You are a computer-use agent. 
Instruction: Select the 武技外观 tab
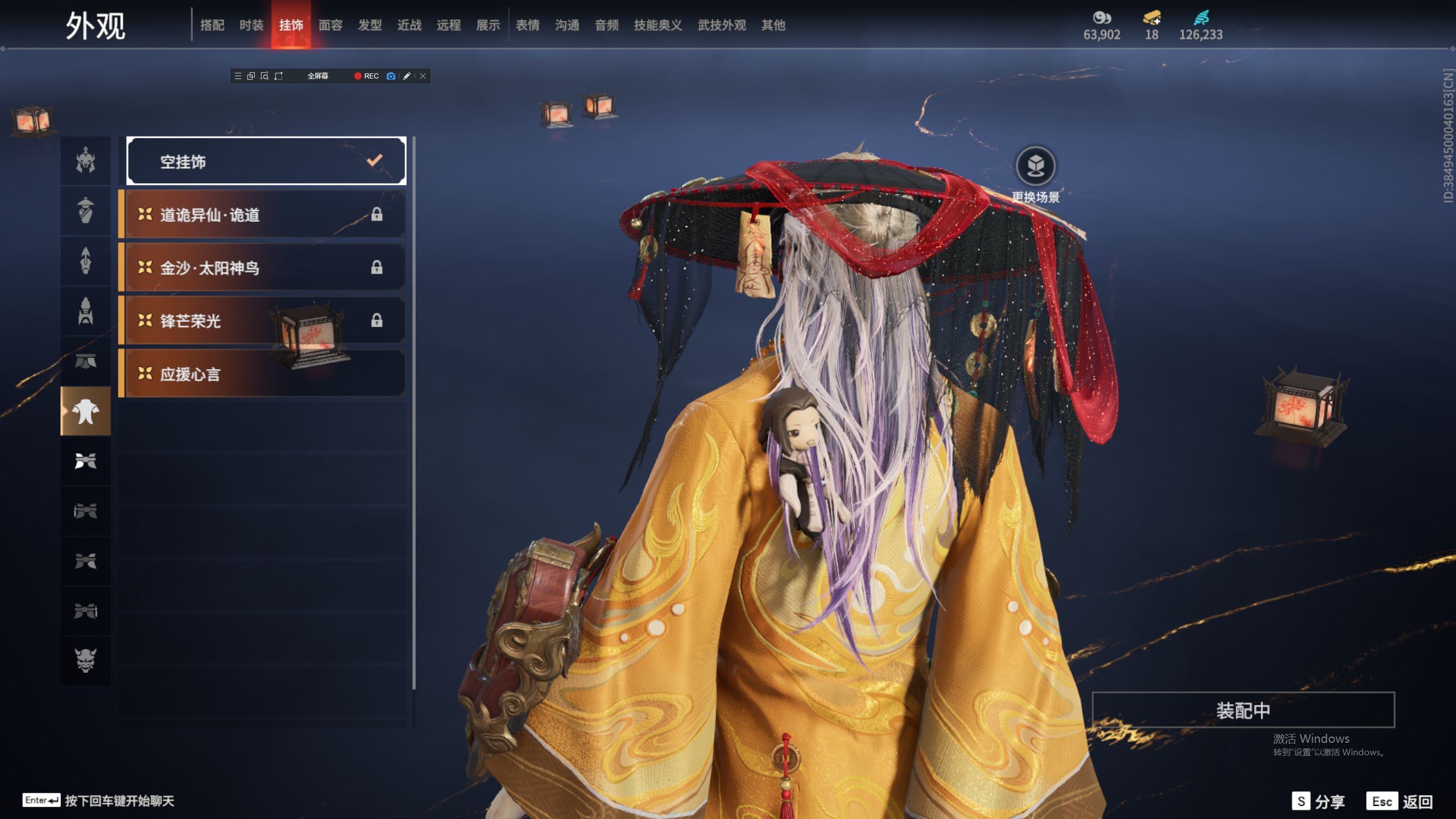point(722,25)
